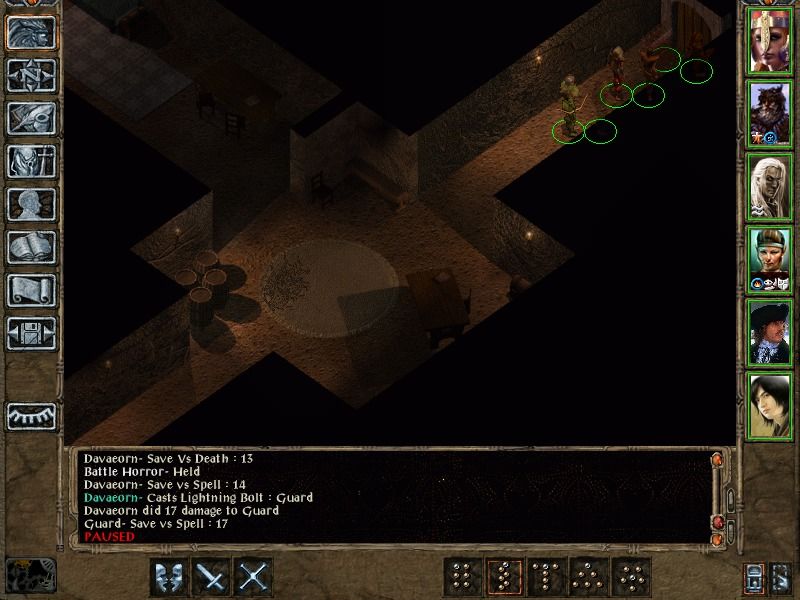Open the priest spell scroll
The image size is (800, 600).
click(x=31, y=290)
